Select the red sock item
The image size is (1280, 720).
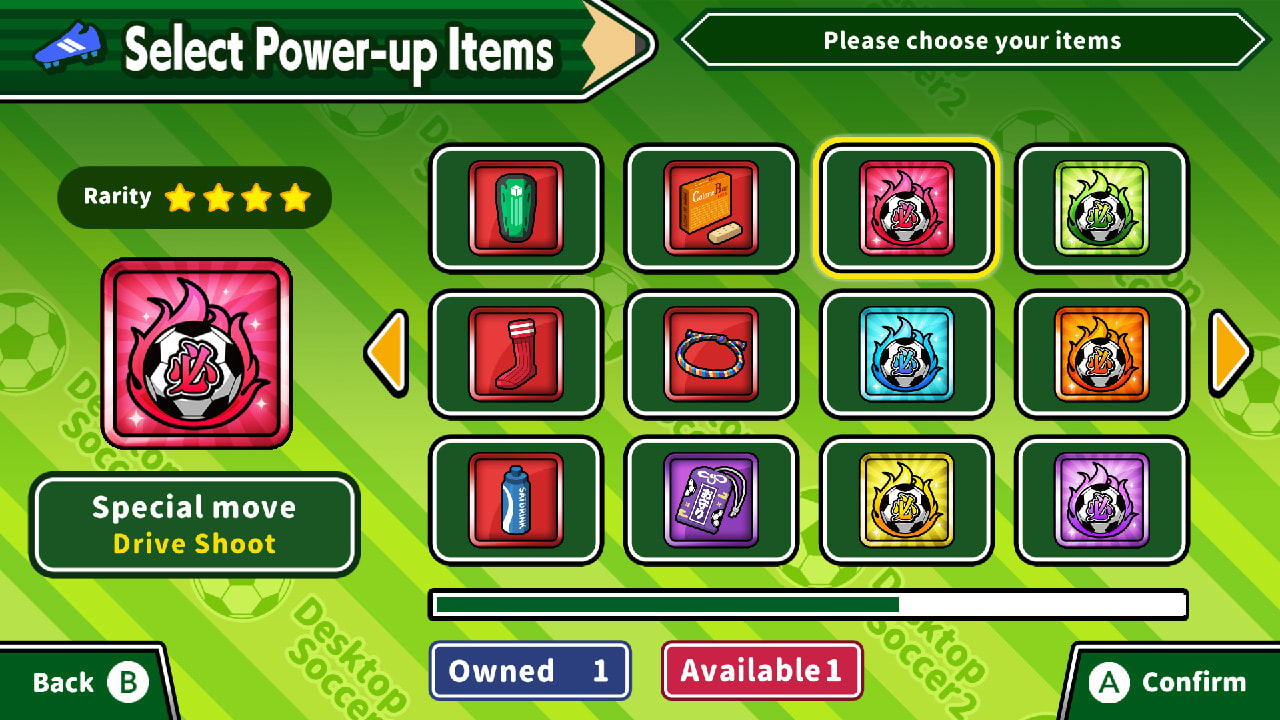515,355
